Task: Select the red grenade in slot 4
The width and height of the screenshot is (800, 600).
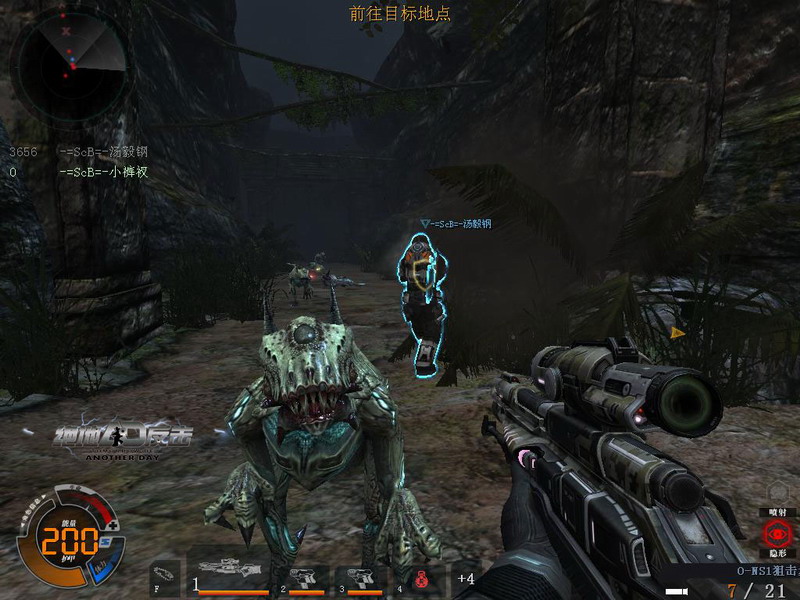Action: coord(422,577)
